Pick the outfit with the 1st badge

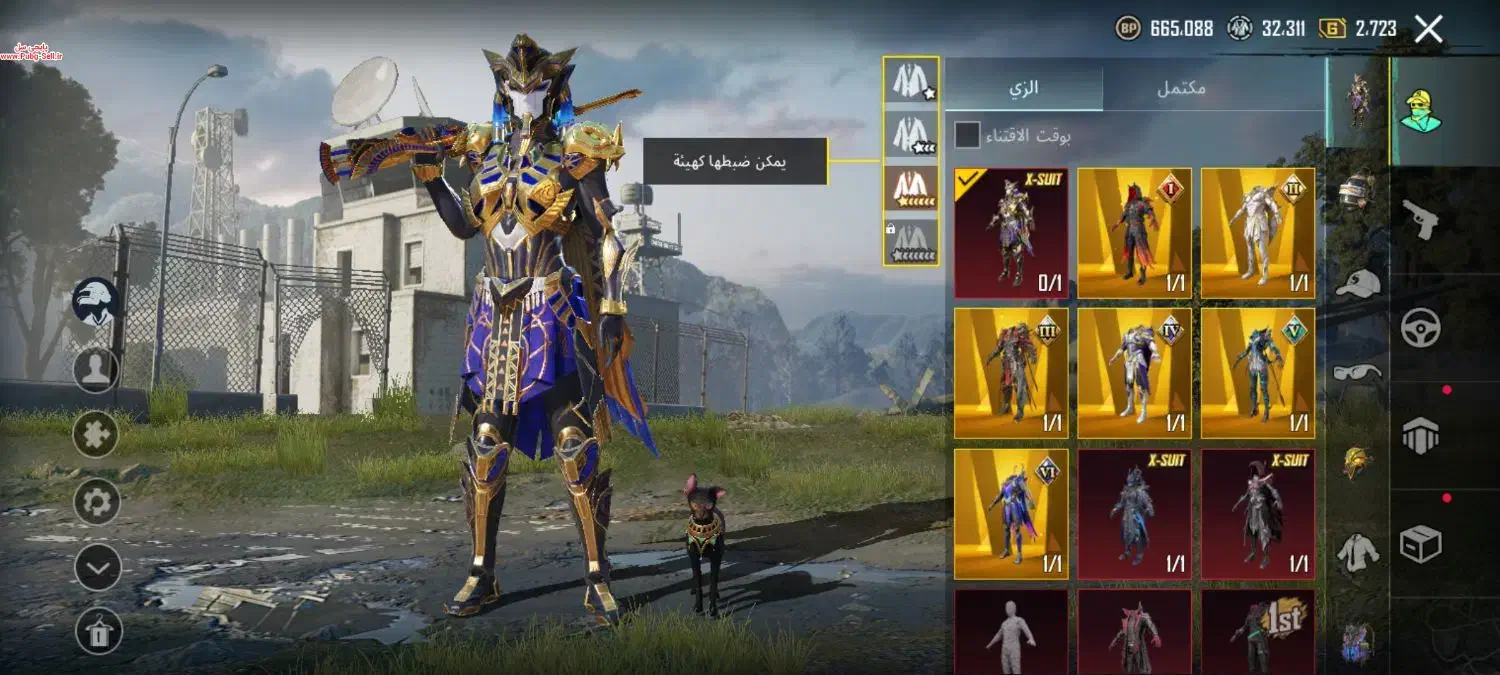coord(1258,632)
